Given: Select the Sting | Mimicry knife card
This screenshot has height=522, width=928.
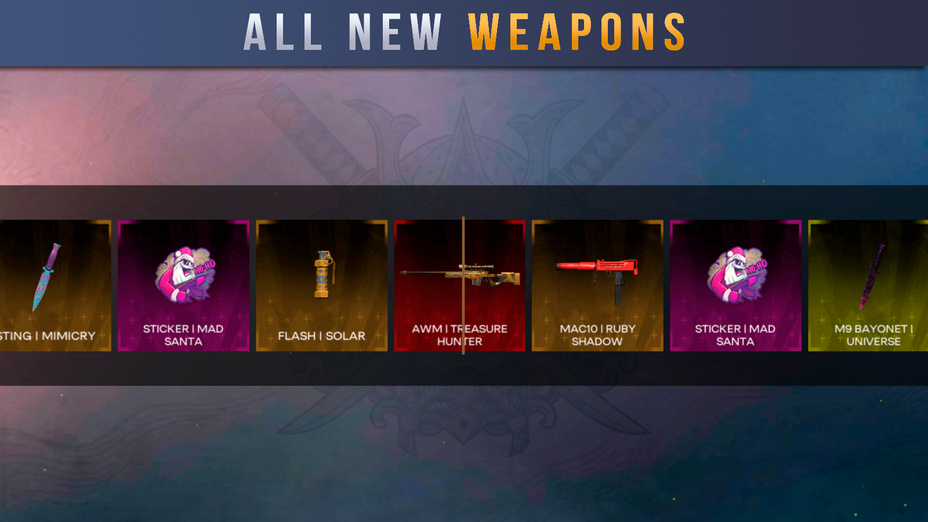Looking at the screenshot, I should coord(55,285).
